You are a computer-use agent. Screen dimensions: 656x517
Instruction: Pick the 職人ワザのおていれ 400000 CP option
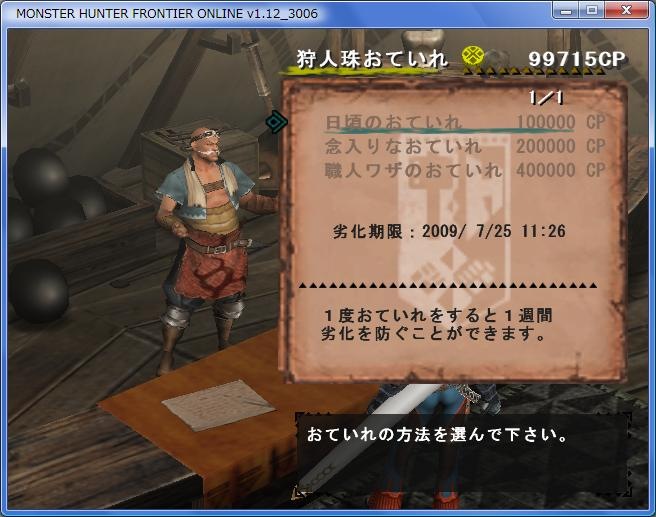(464, 171)
